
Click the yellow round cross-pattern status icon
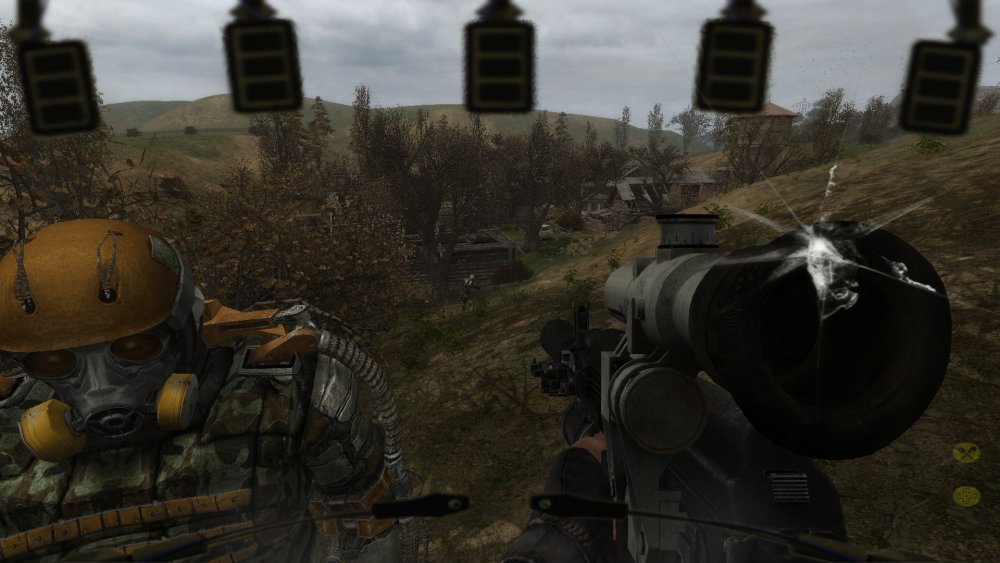(966, 495)
